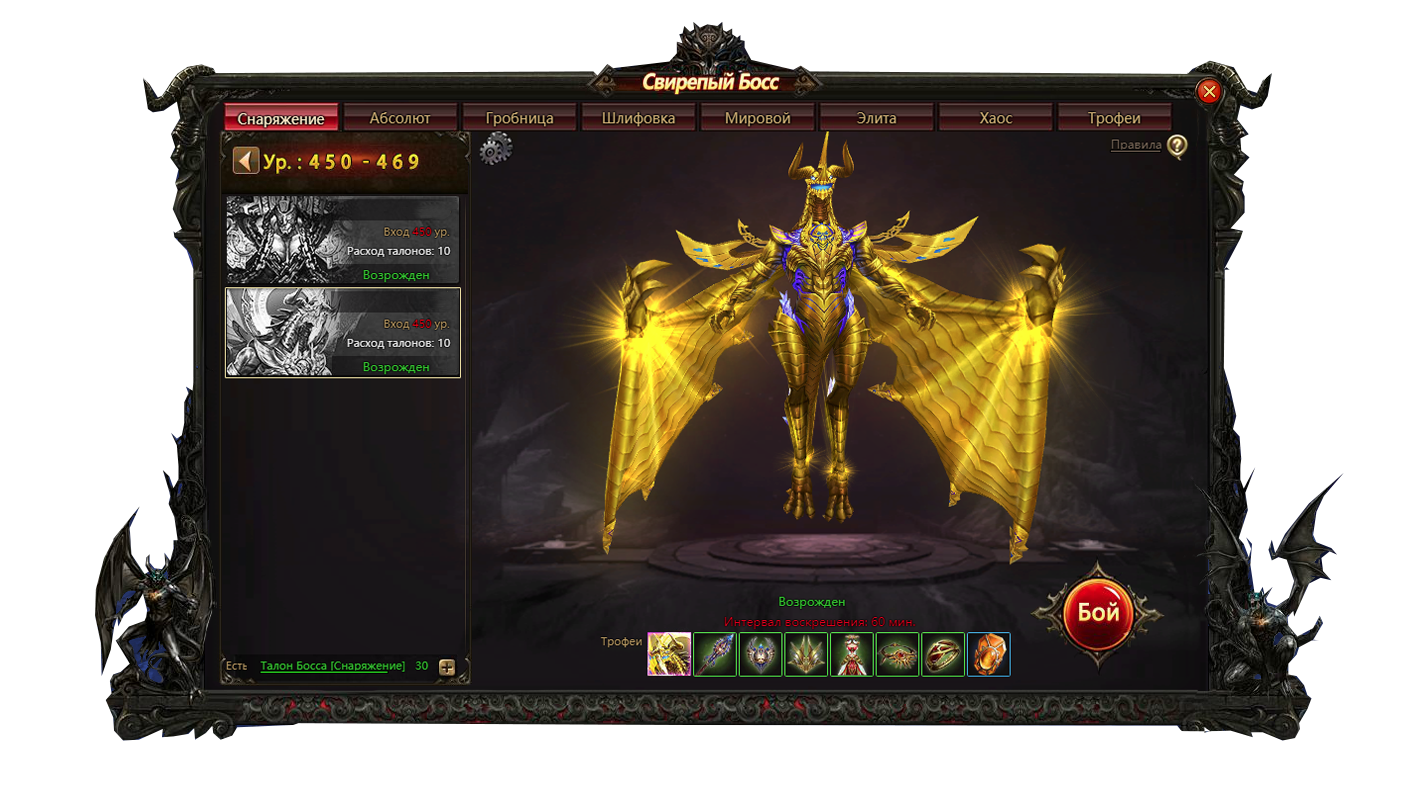Select the chained armored boss entry
This screenshot has height=807, width=1409.
[x=342, y=240]
